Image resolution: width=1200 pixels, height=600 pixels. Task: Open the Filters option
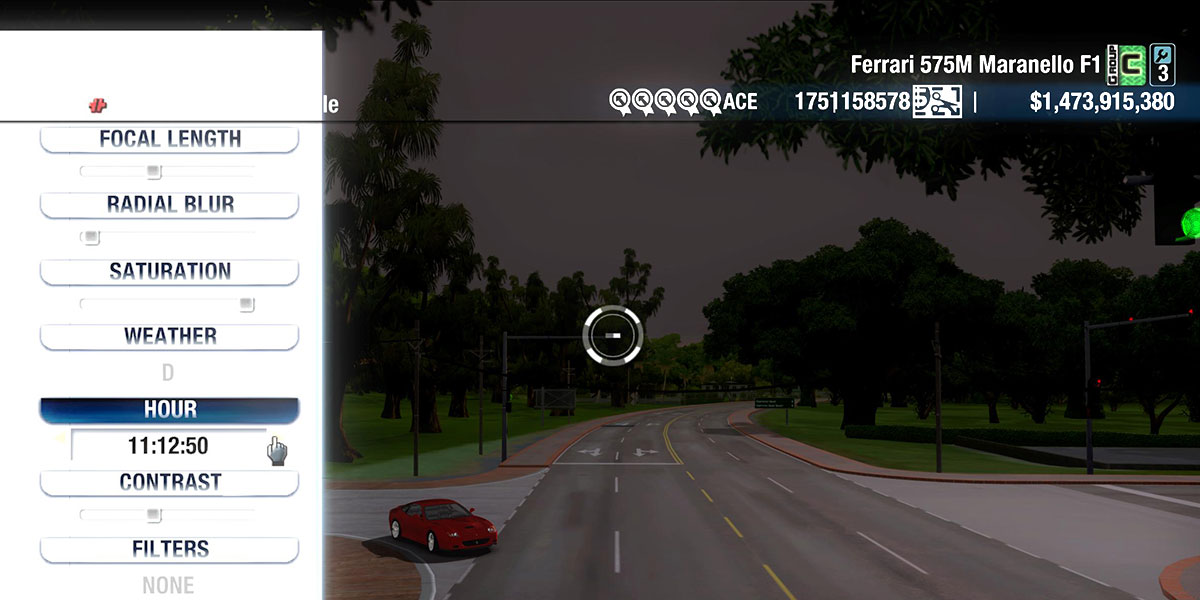pyautogui.click(x=169, y=549)
